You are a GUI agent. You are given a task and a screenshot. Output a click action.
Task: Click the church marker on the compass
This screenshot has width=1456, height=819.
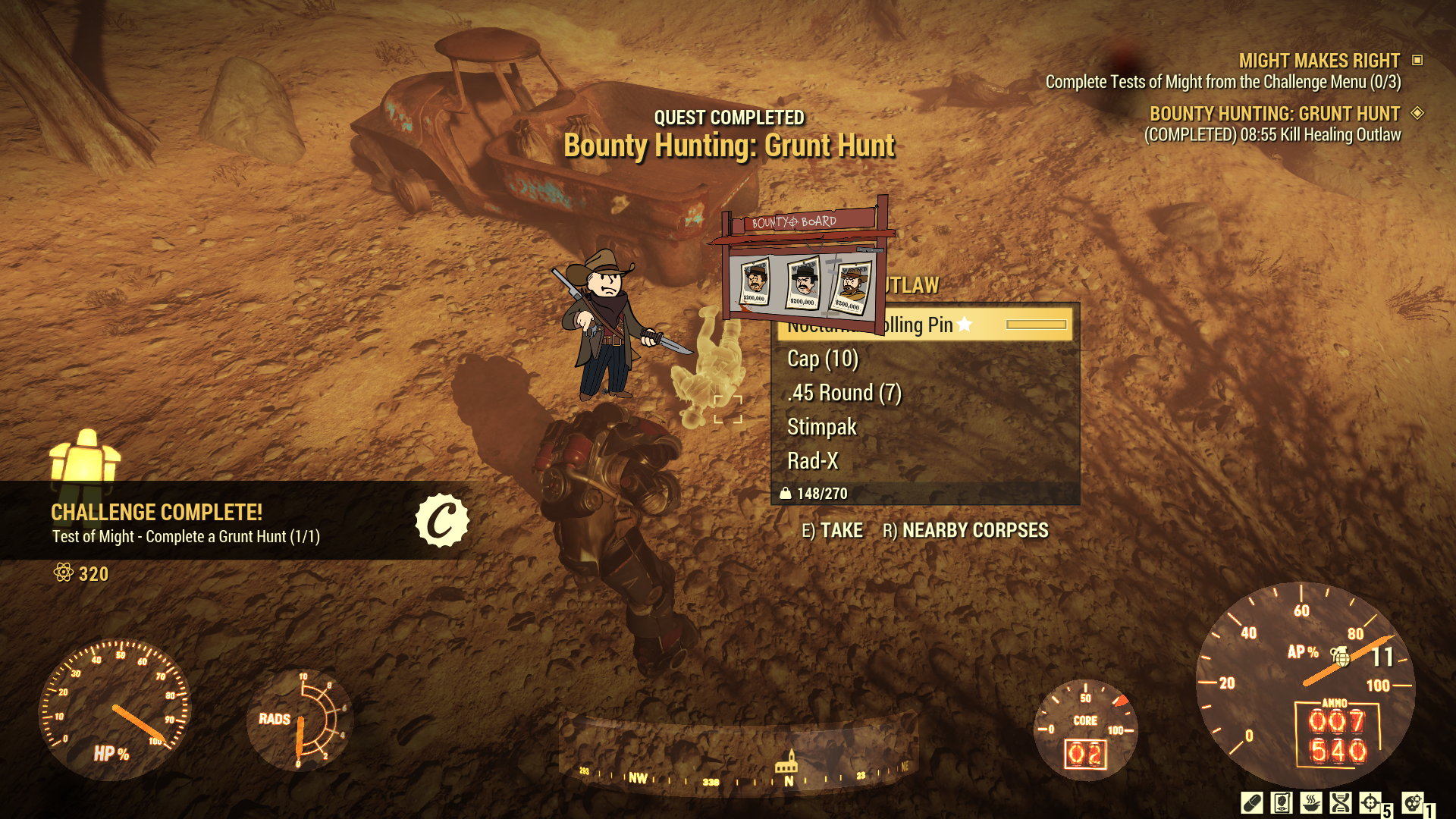[x=786, y=763]
